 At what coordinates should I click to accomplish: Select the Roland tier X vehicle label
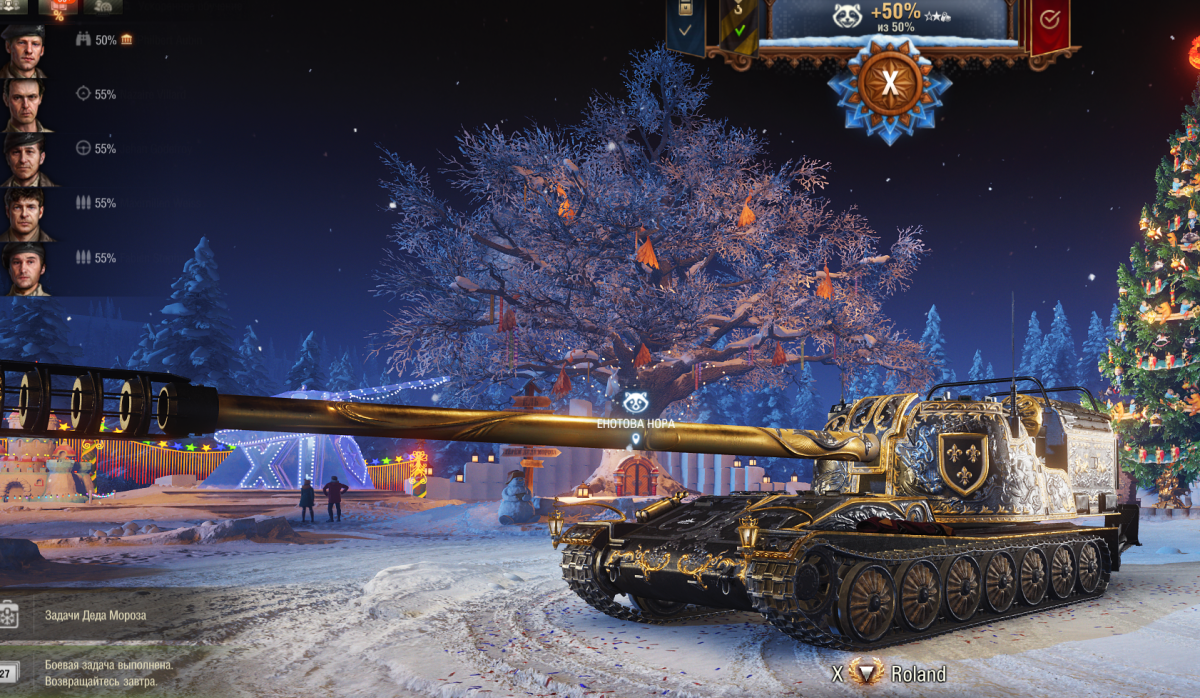tap(889, 673)
